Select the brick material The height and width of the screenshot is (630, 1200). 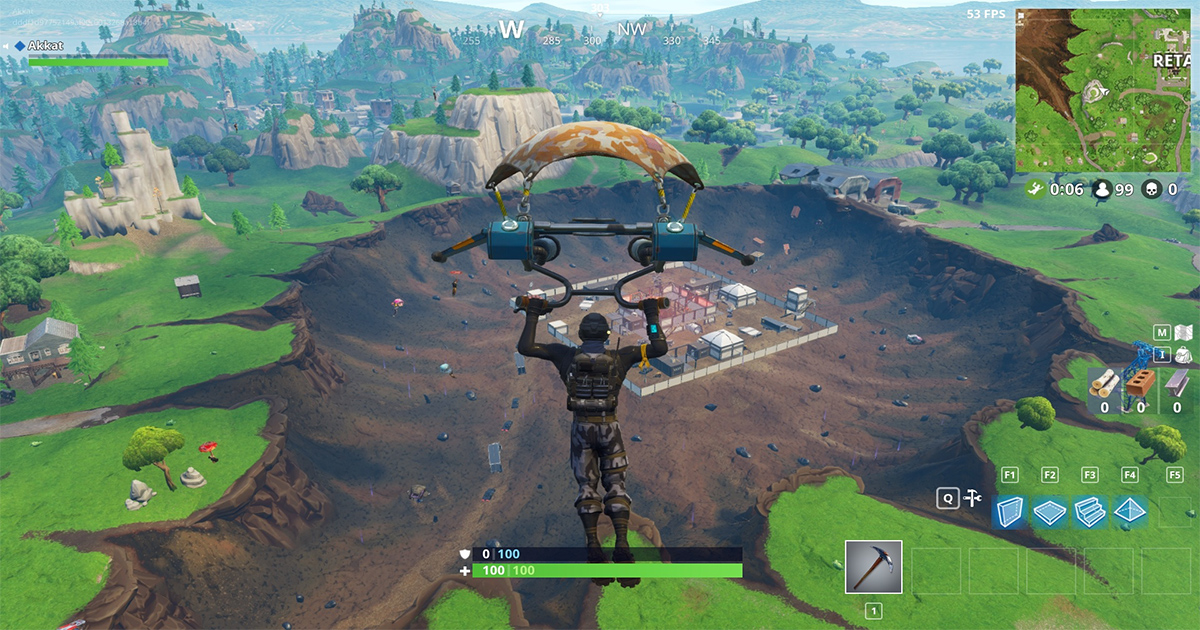pyautogui.click(x=1141, y=383)
